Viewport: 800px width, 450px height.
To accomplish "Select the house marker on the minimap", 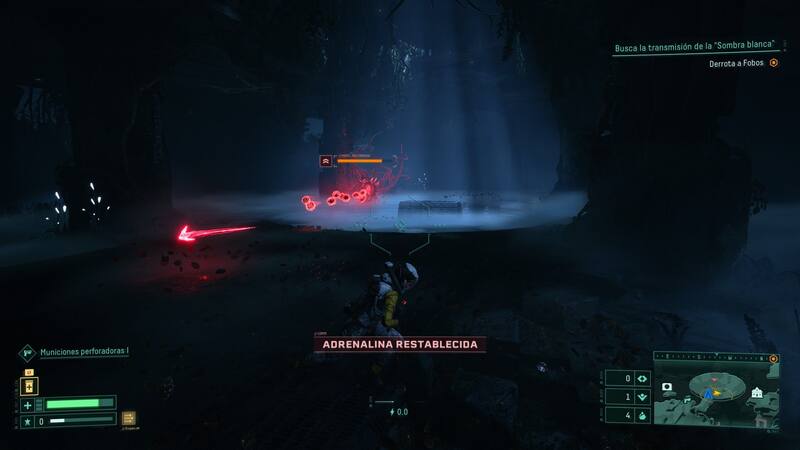I will (x=757, y=392).
